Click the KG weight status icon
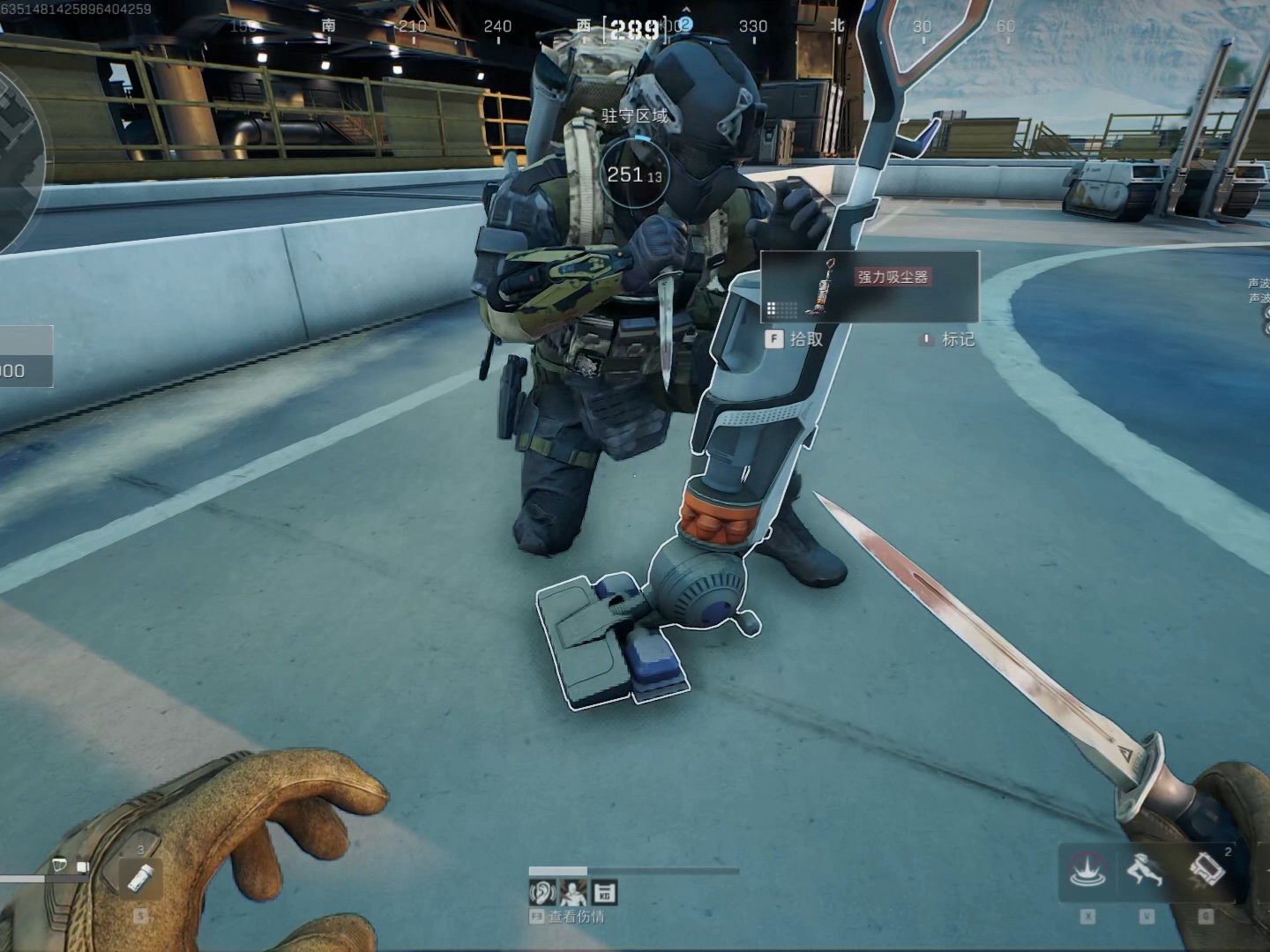The width and height of the screenshot is (1270, 952). [604, 893]
